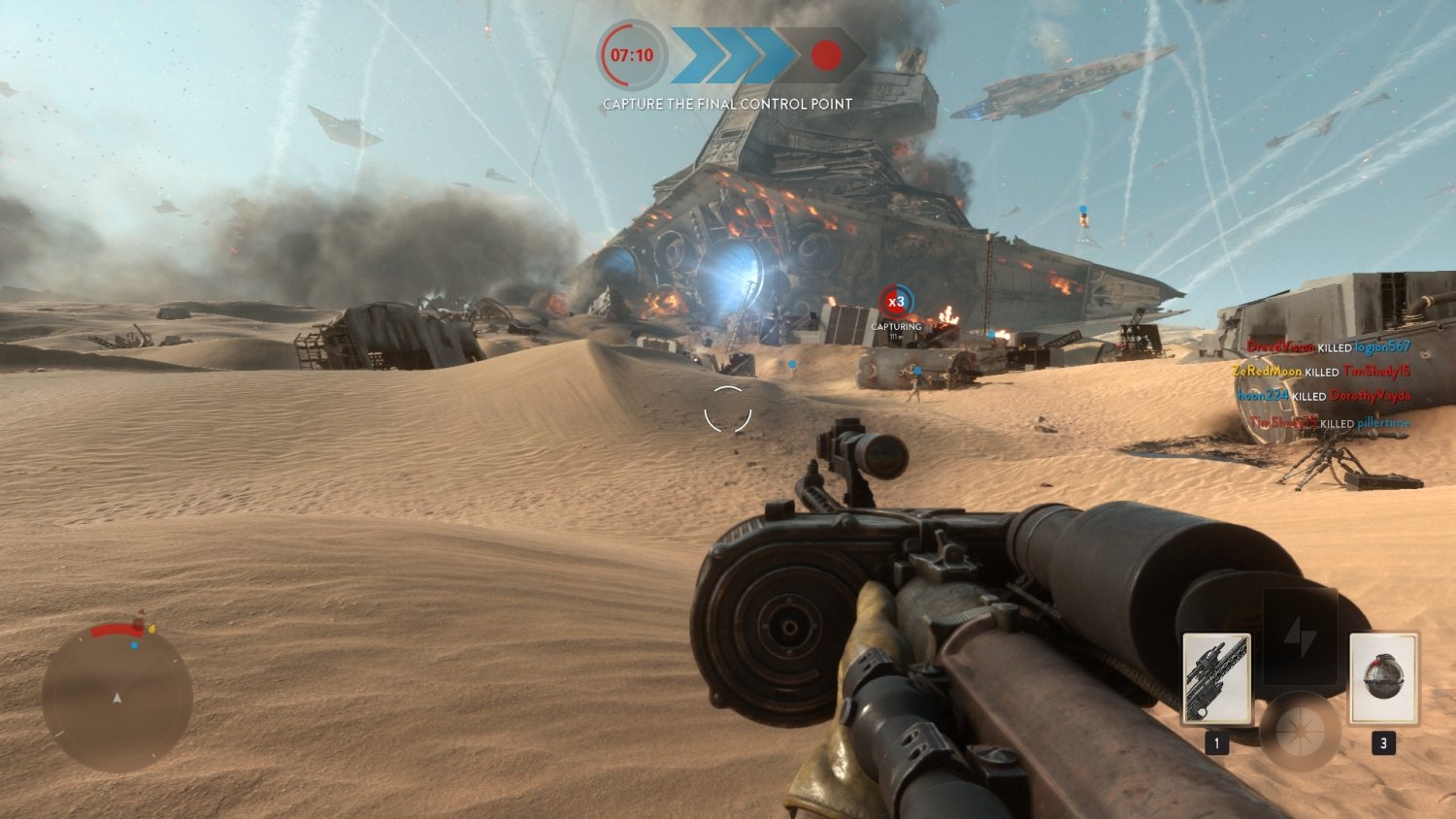This screenshot has height=819, width=1456.
Task: Click the x3 capturing objective marker
Action: click(898, 302)
